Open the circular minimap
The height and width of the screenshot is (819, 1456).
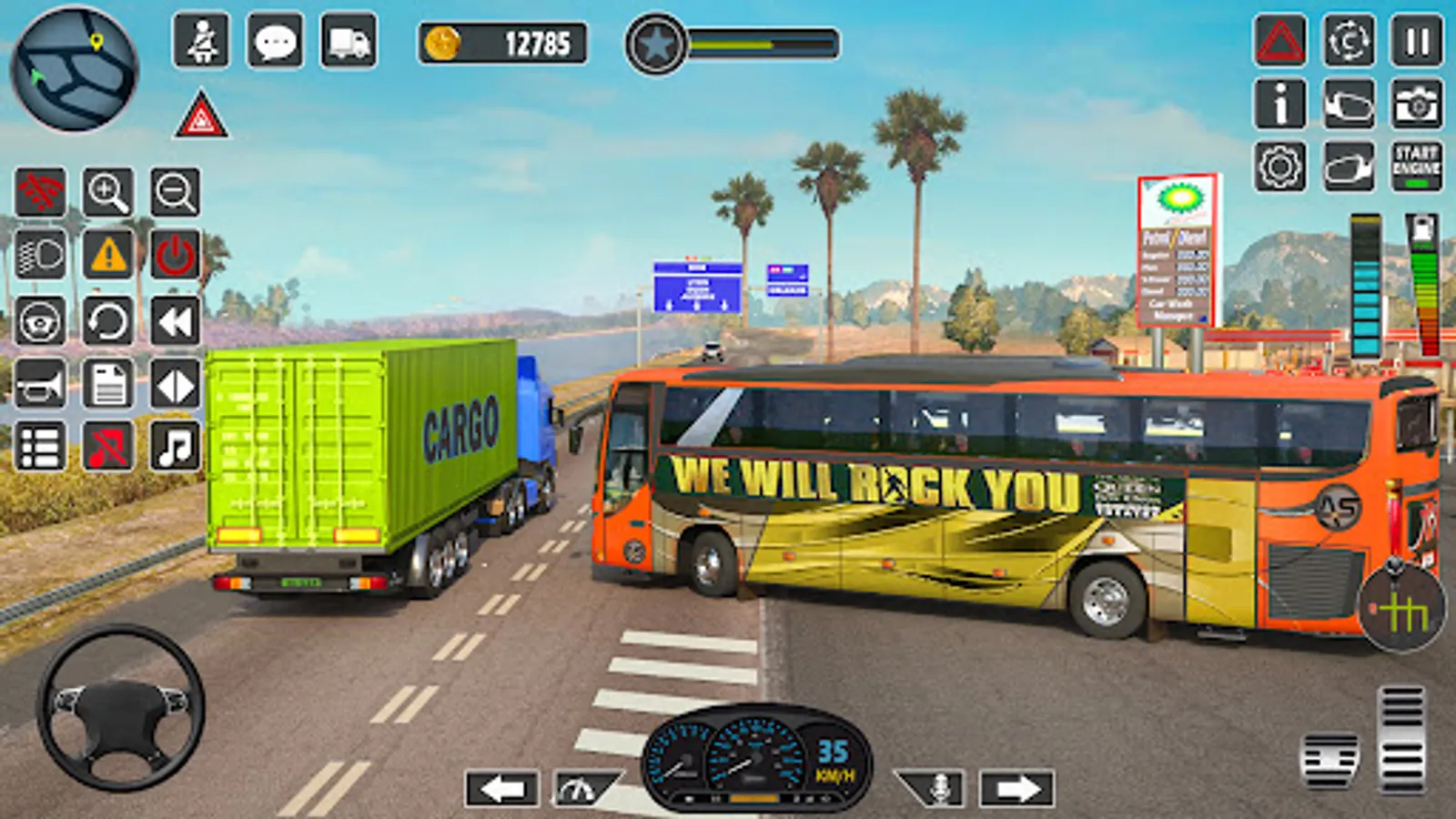75,68
